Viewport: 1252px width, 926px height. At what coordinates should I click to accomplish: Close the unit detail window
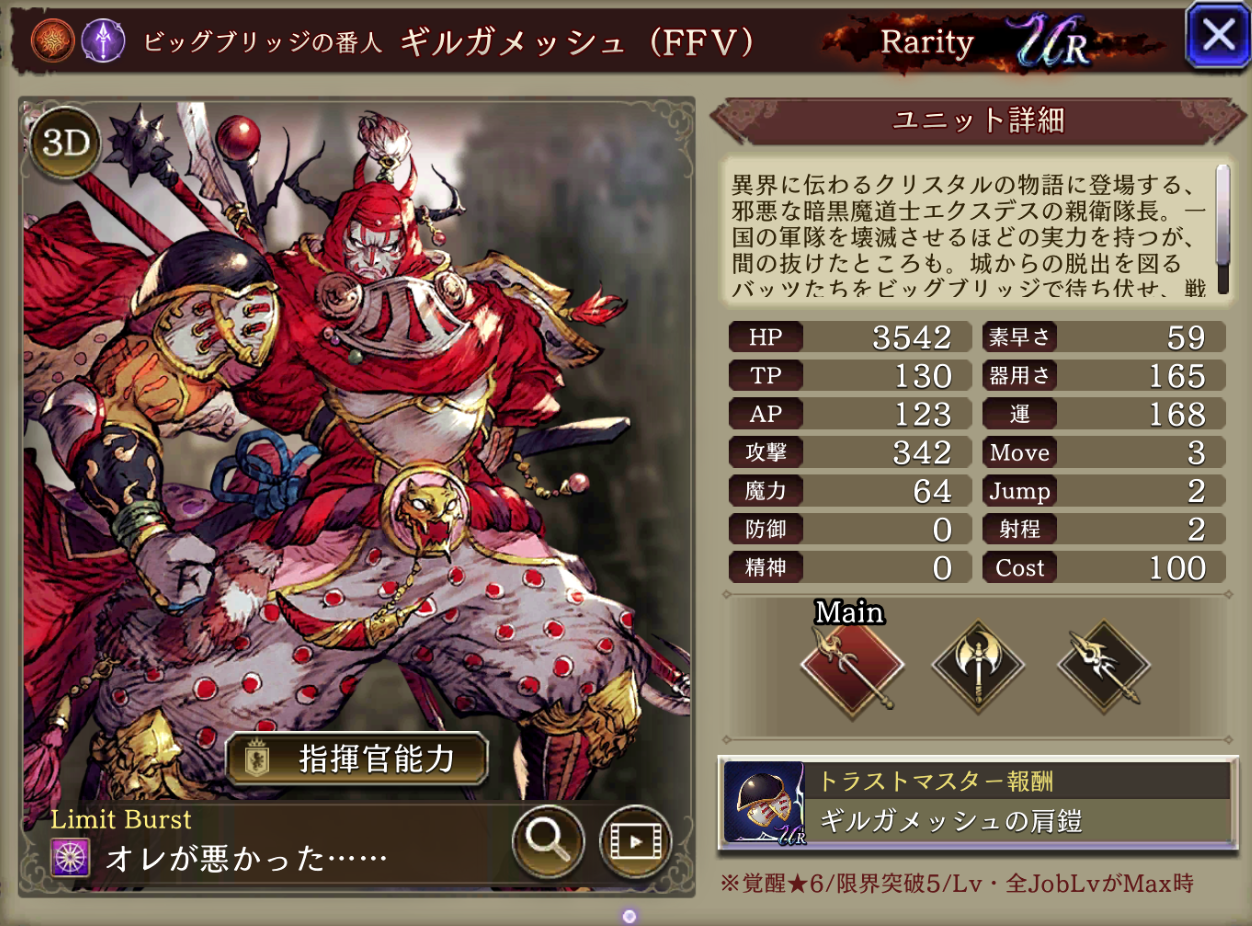(1217, 36)
